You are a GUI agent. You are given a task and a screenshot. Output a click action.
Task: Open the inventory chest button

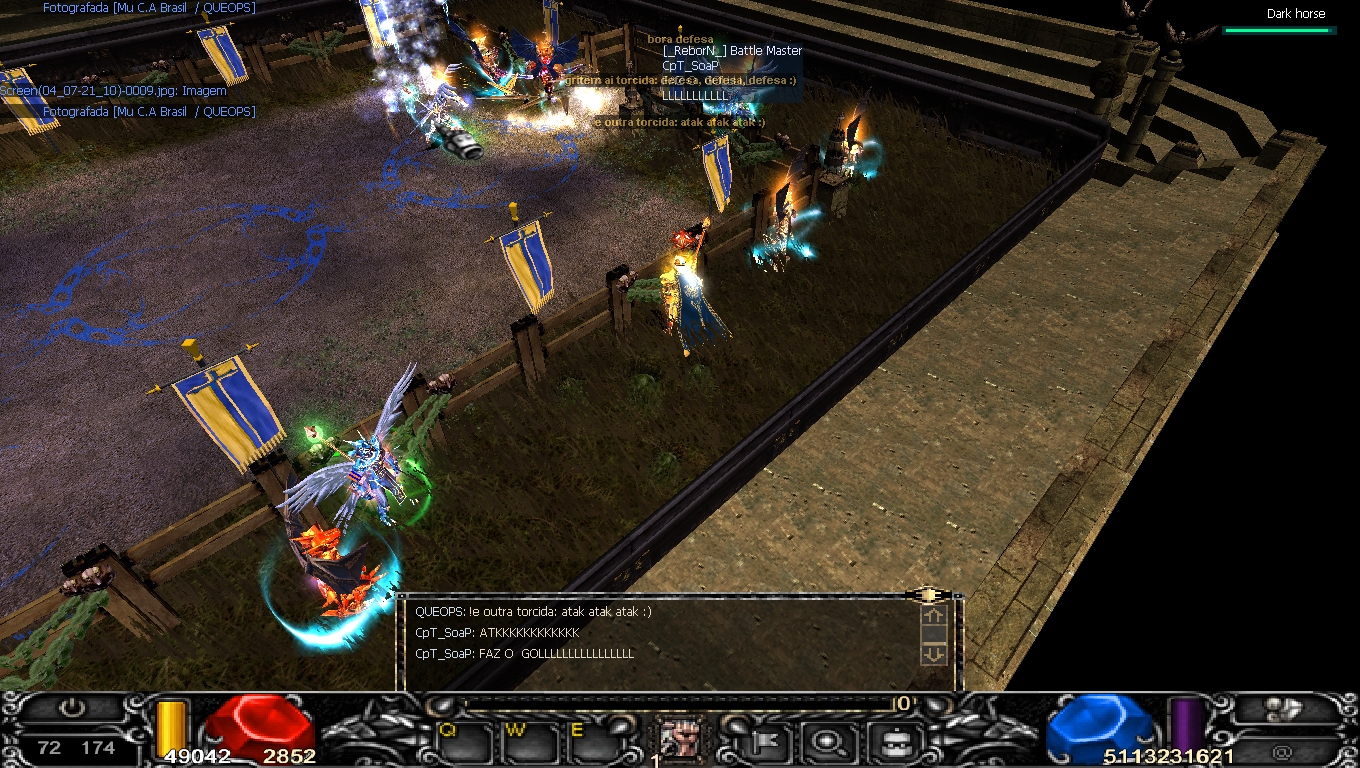[x=889, y=742]
